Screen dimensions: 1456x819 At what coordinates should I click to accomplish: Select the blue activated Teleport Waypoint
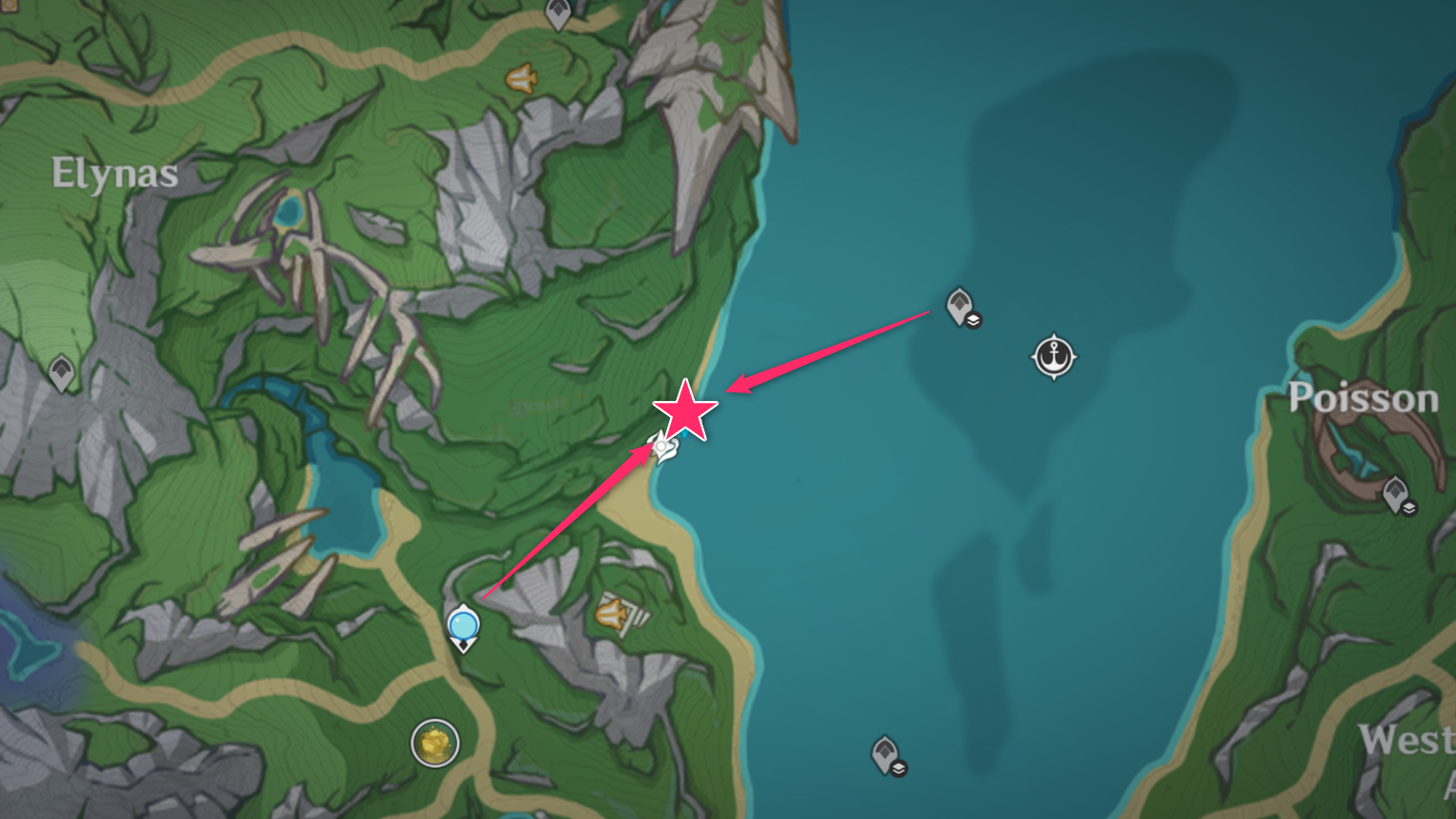click(464, 627)
